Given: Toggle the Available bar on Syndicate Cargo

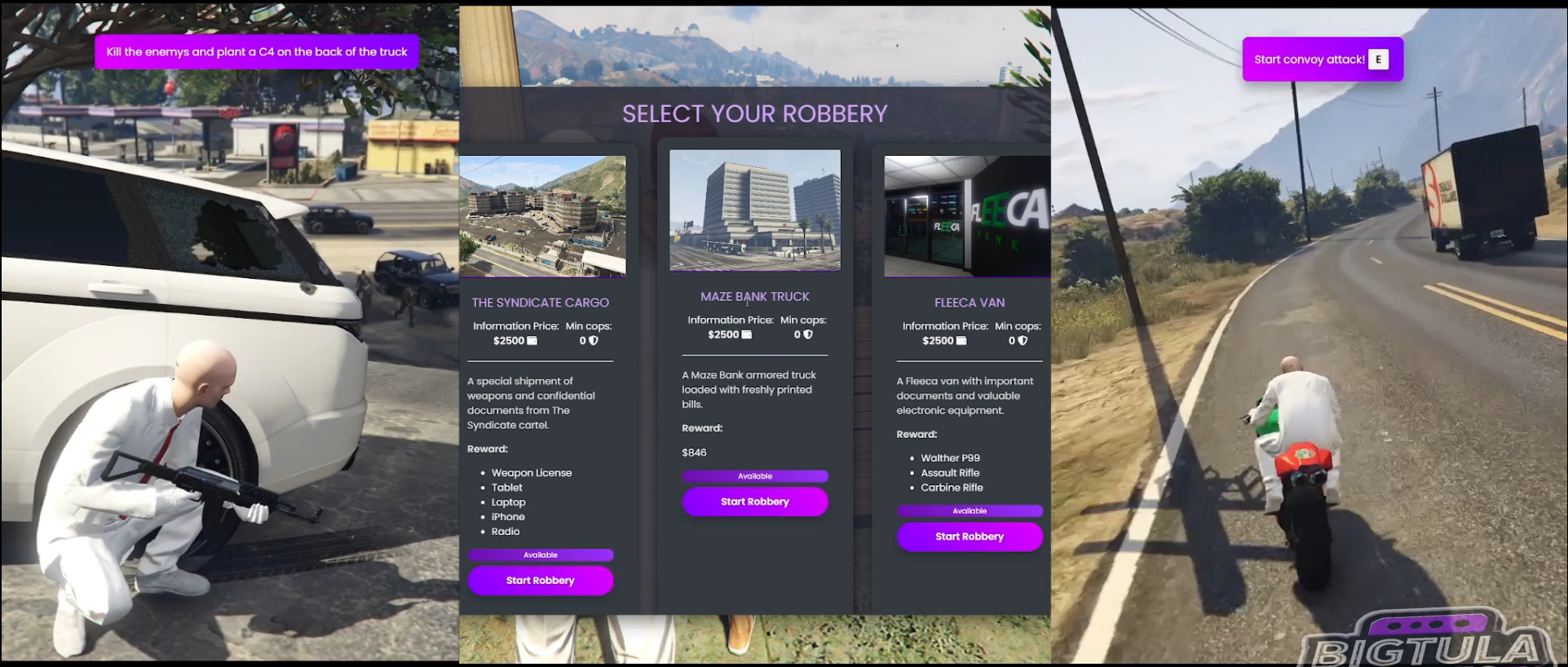Looking at the screenshot, I should pos(540,554).
